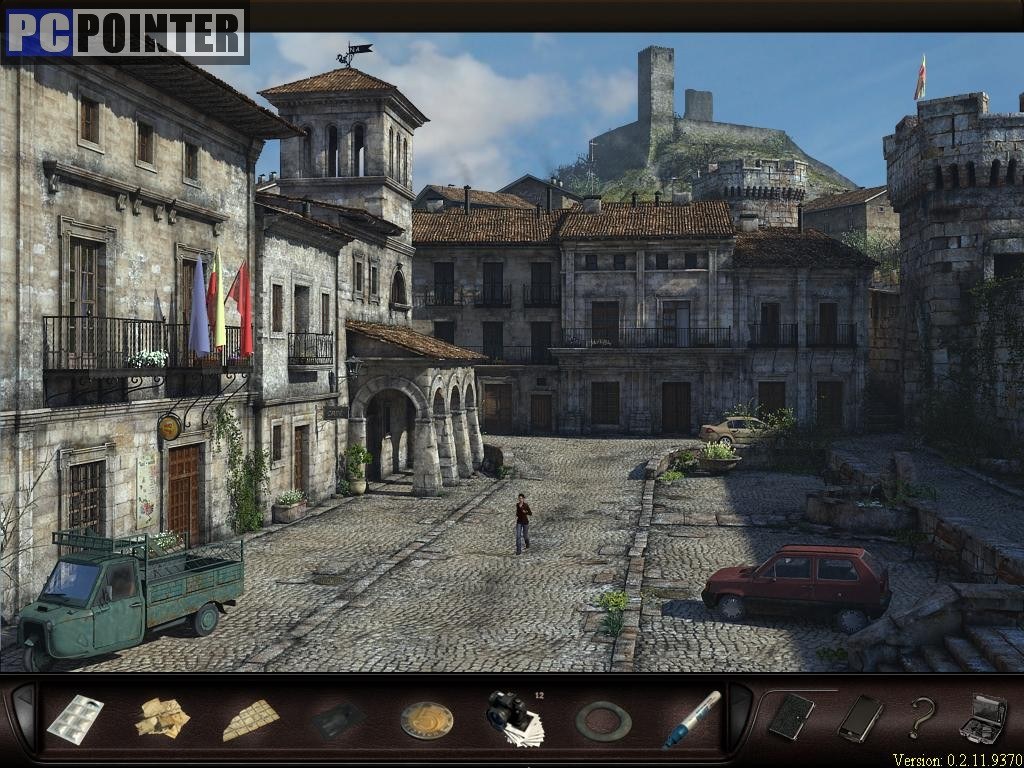Select the triangular white tile fragment
Viewport: 1024px width, 768px height.
(x=249, y=719)
